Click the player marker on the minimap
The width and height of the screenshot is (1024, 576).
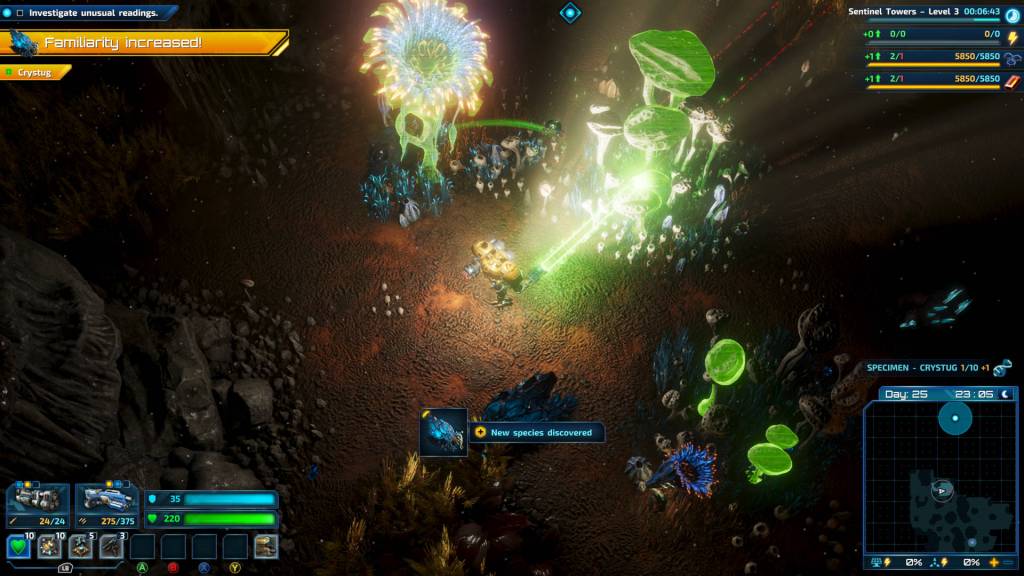(941, 490)
